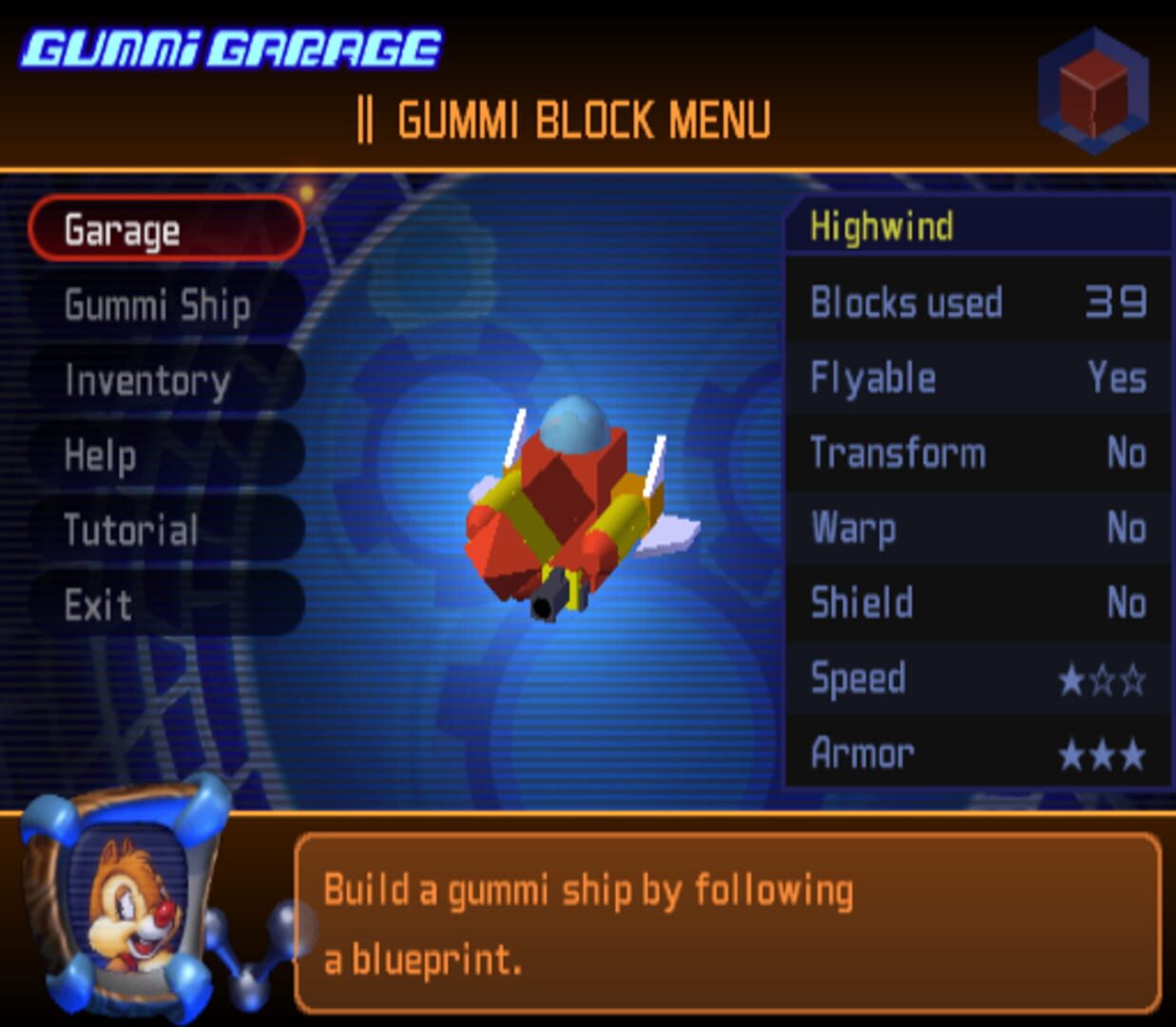Open the Gummi Ship option

click(165, 305)
